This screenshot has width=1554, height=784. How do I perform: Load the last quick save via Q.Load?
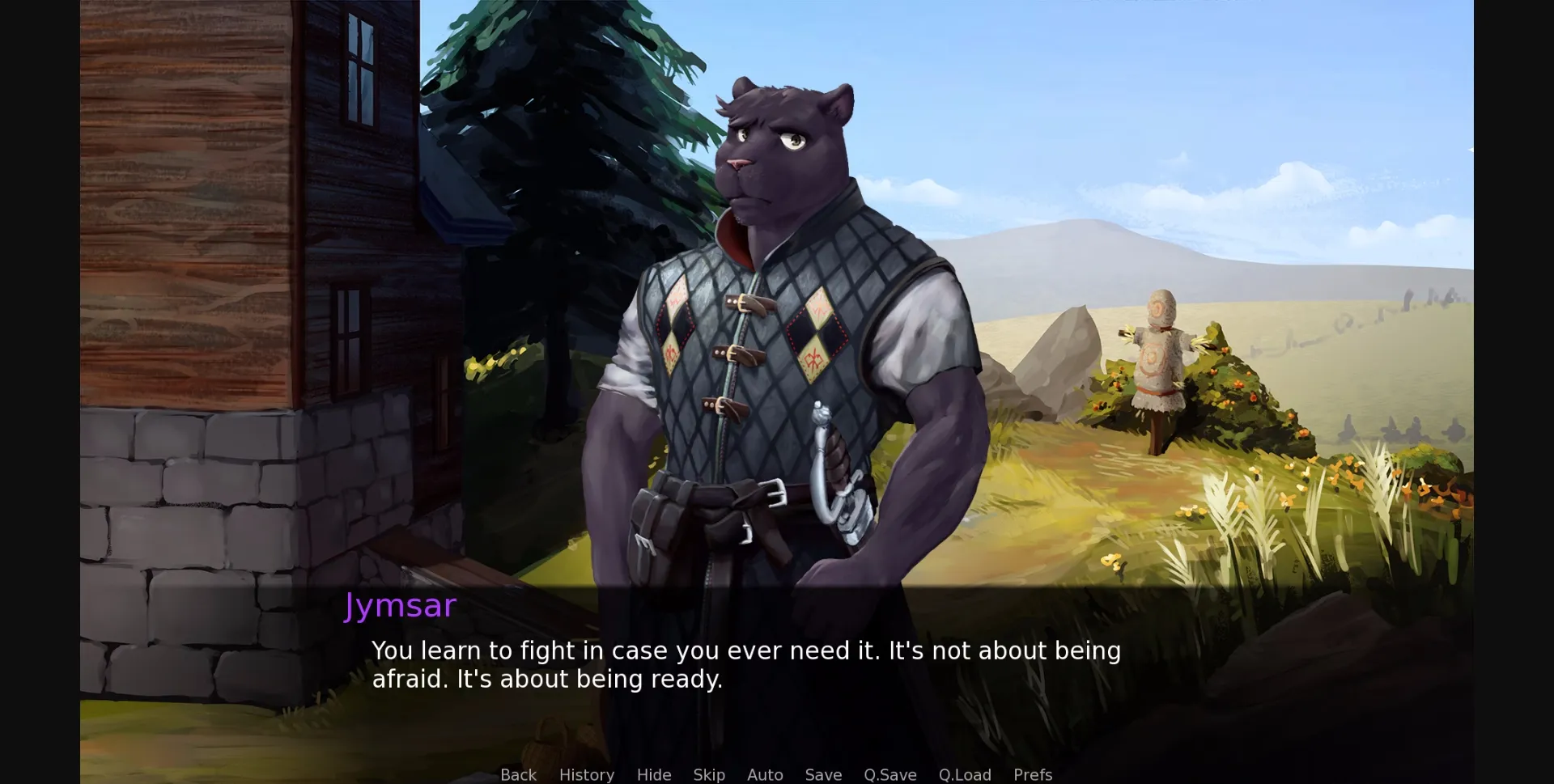(965, 774)
